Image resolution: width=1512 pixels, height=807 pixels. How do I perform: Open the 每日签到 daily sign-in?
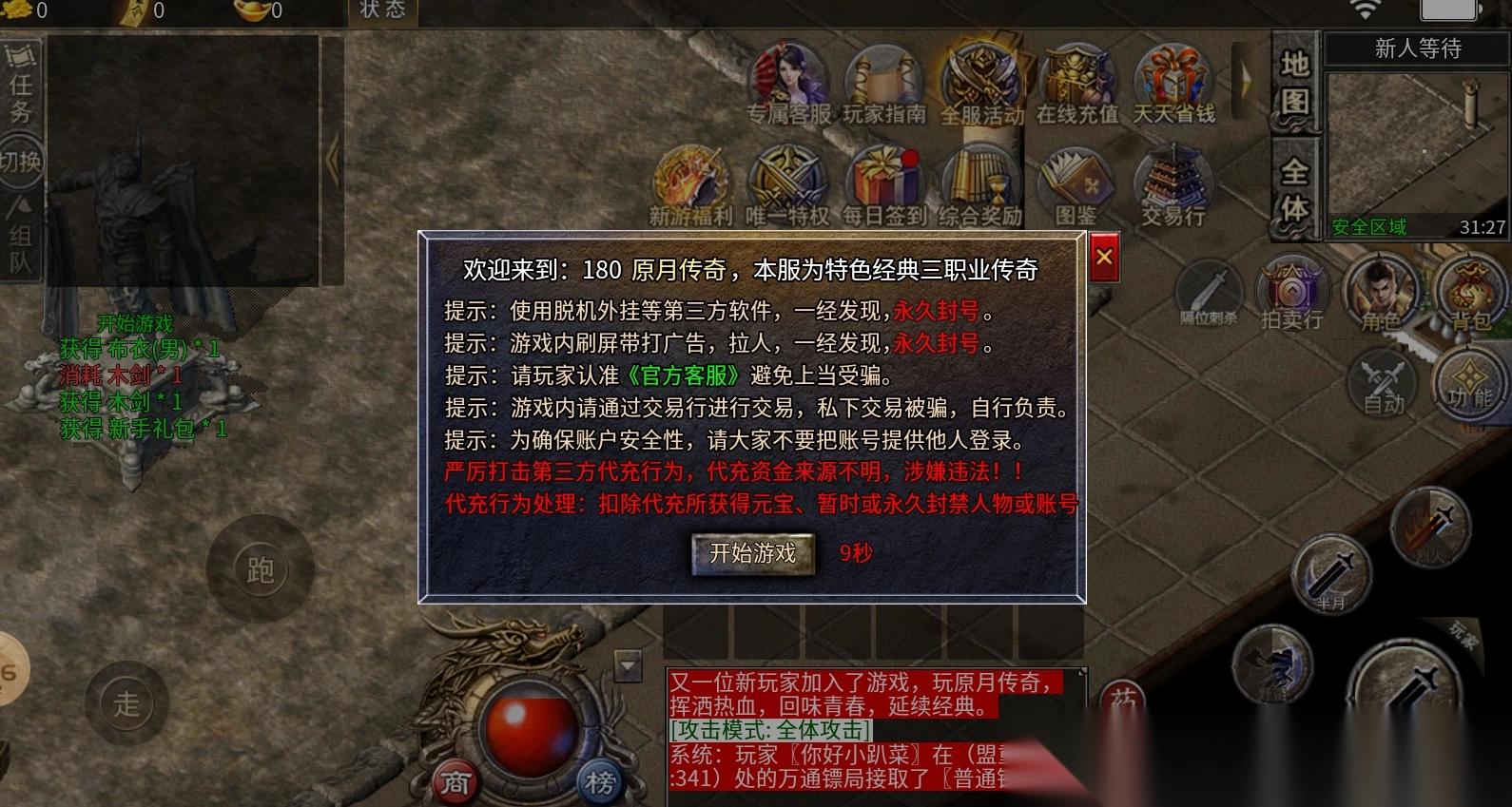click(882, 183)
